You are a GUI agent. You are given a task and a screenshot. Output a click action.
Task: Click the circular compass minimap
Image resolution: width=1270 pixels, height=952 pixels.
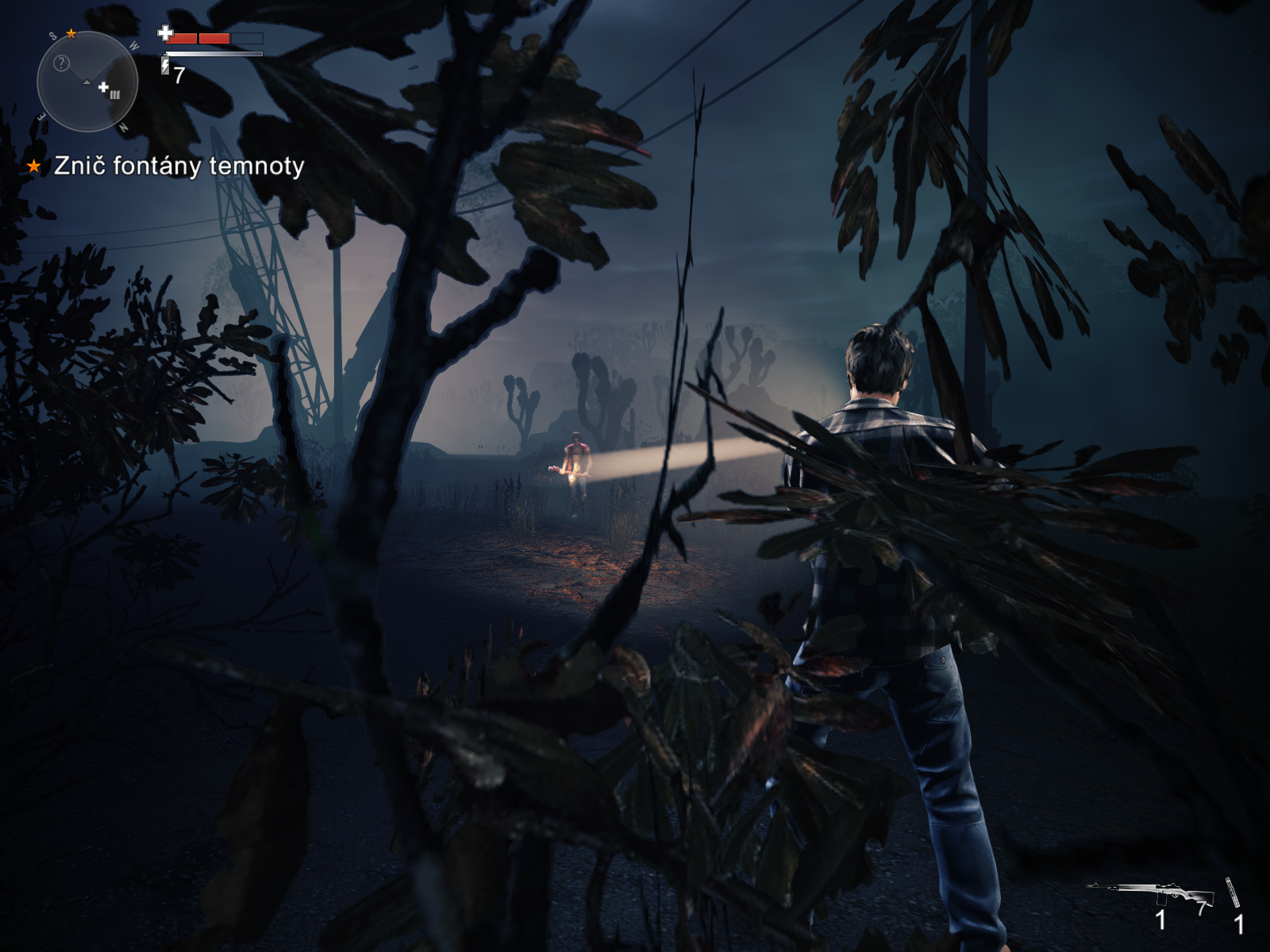click(87, 82)
